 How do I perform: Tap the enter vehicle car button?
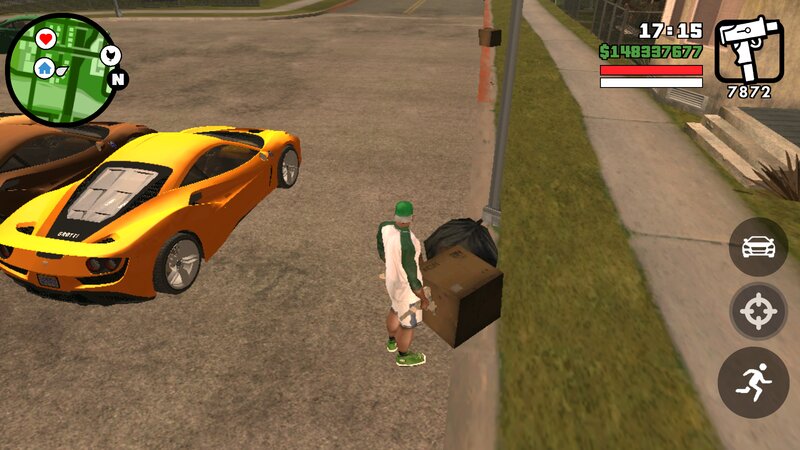758,245
